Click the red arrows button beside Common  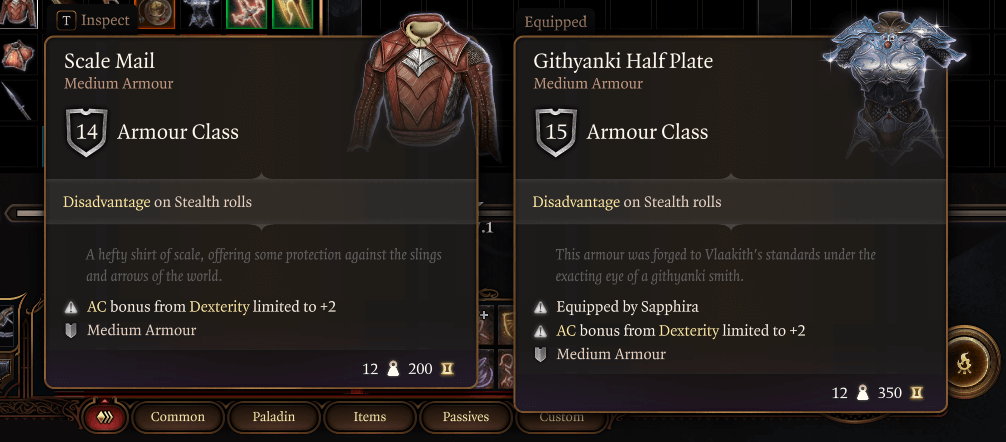point(103,417)
